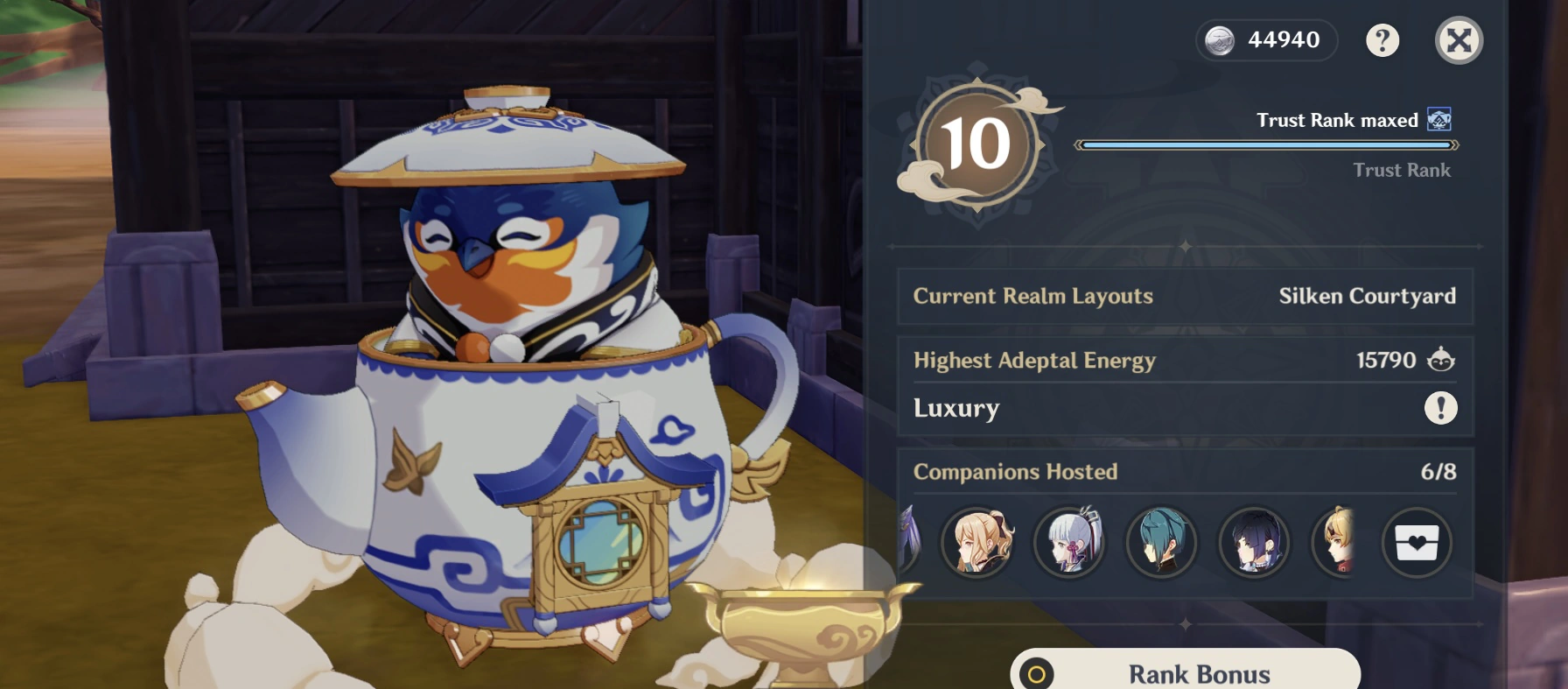Open the Trust Rank maxed teapot icon

(1438, 120)
